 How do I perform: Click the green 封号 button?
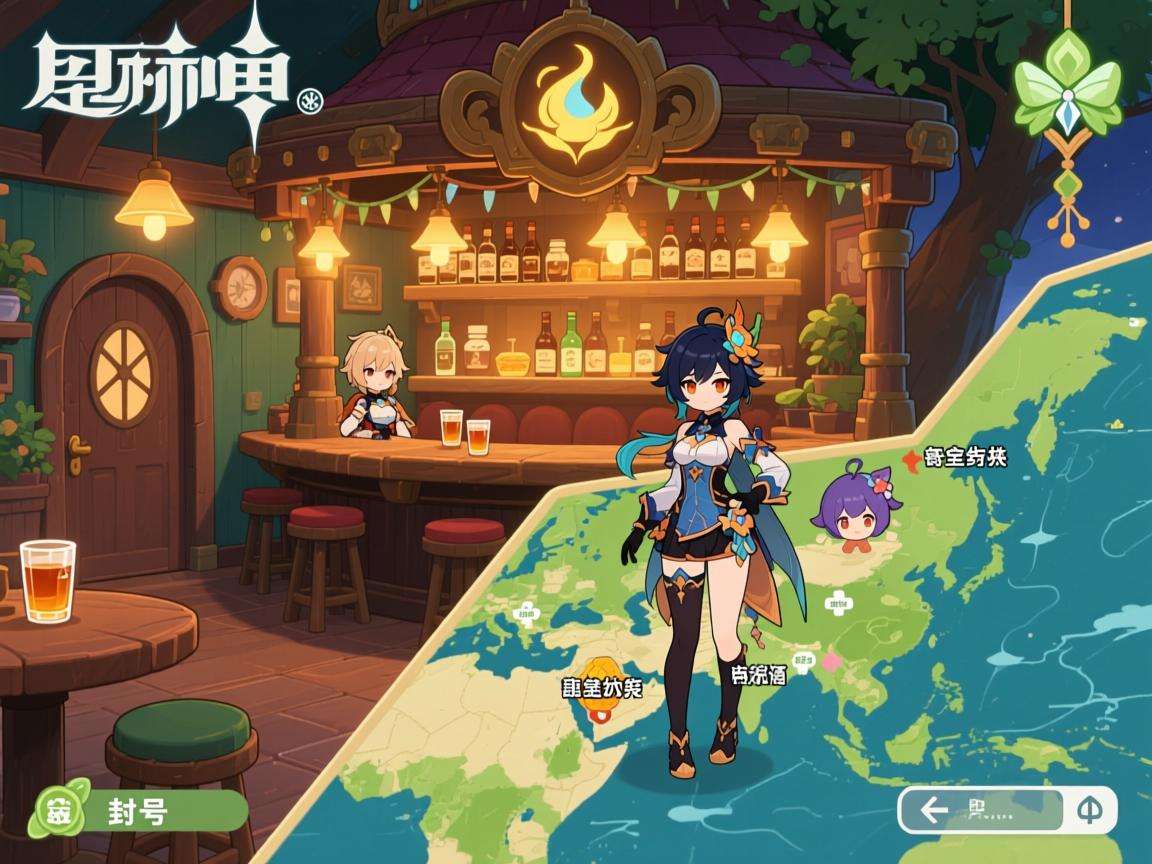click(140, 812)
